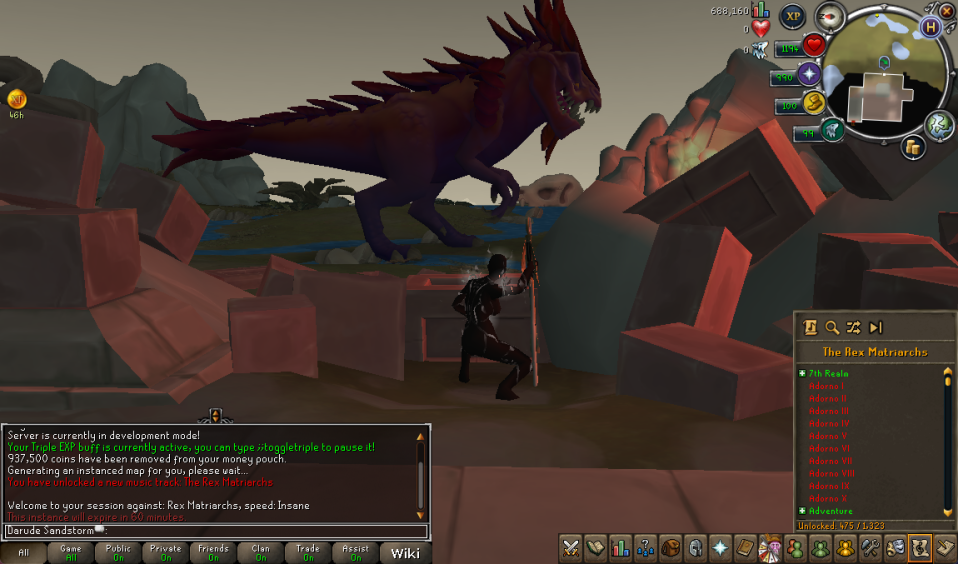
Task: Search music tracks with the magnifying glass
Action: click(x=831, y=327)
